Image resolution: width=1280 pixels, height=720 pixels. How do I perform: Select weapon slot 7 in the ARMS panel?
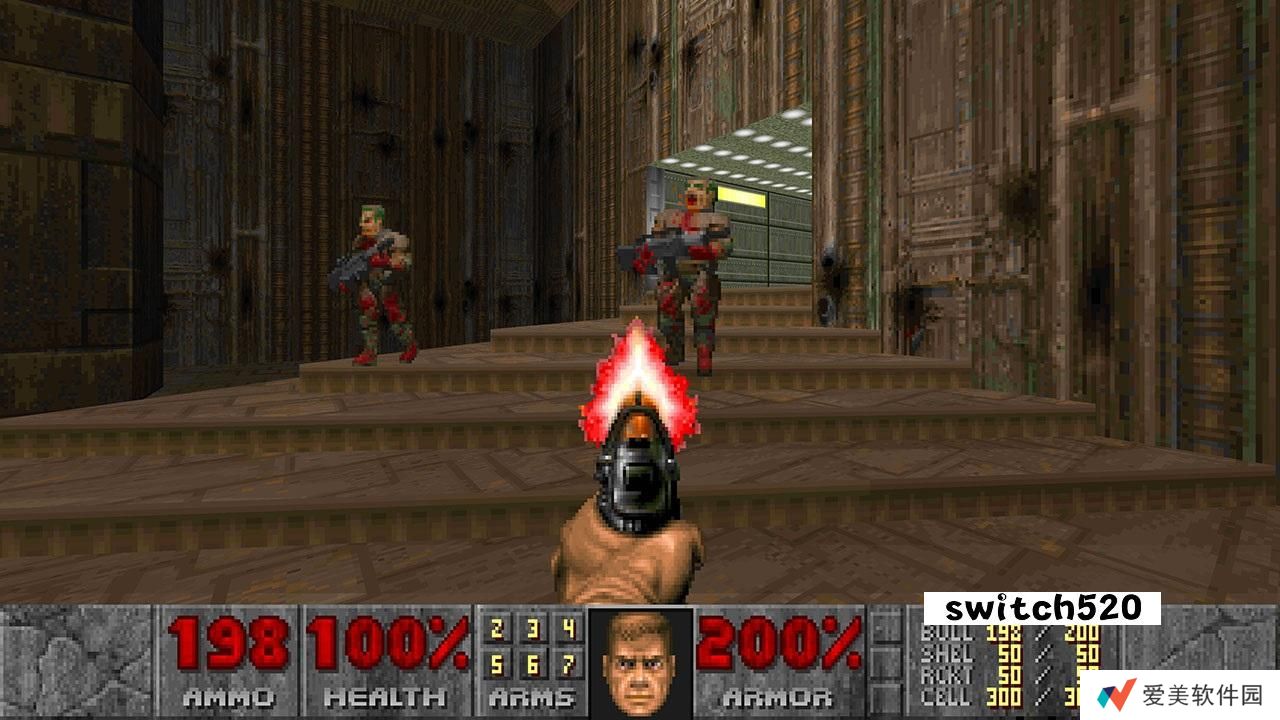570,665
